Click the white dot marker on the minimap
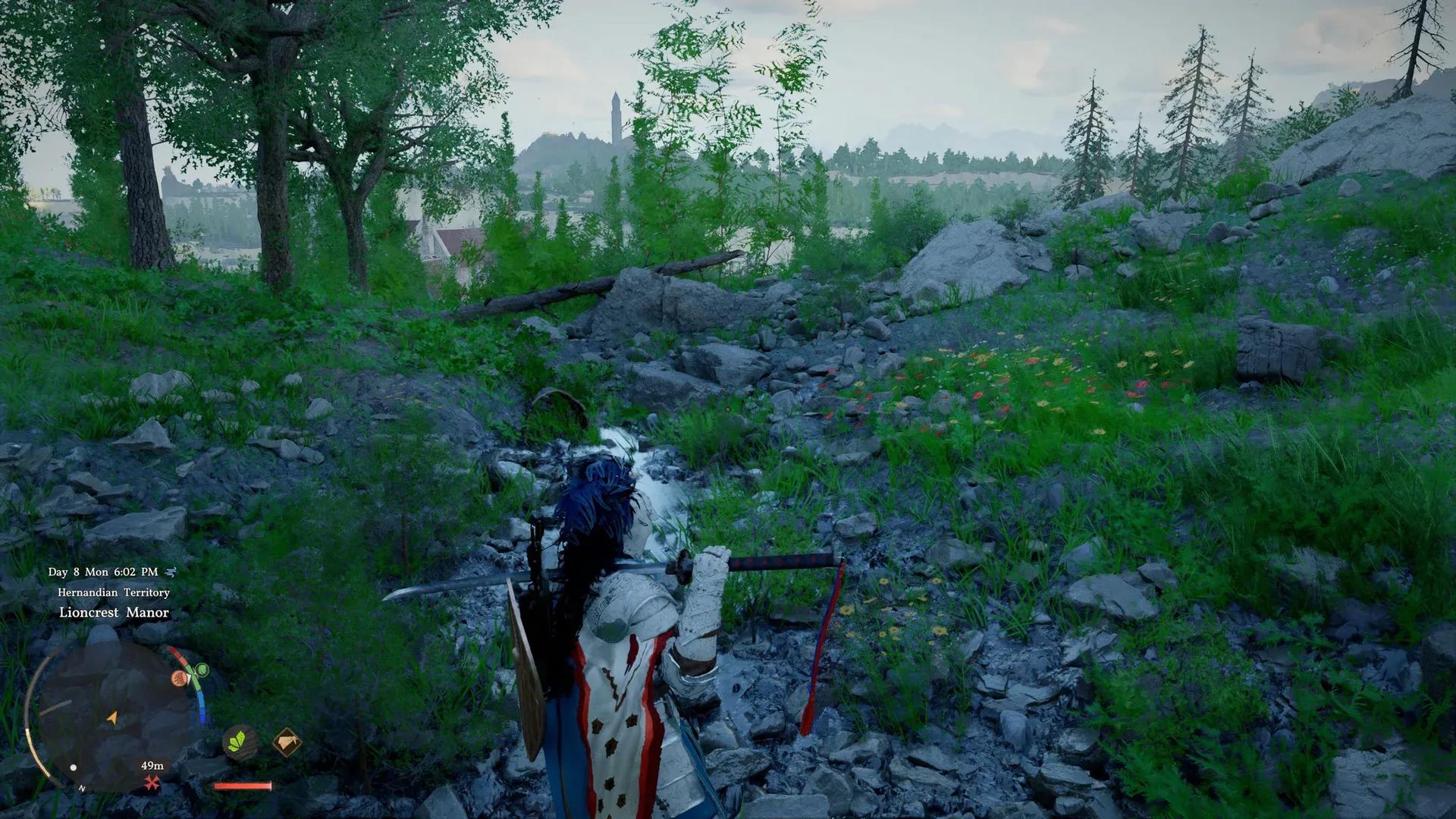Screen dimensions: 1456x819 73,767
